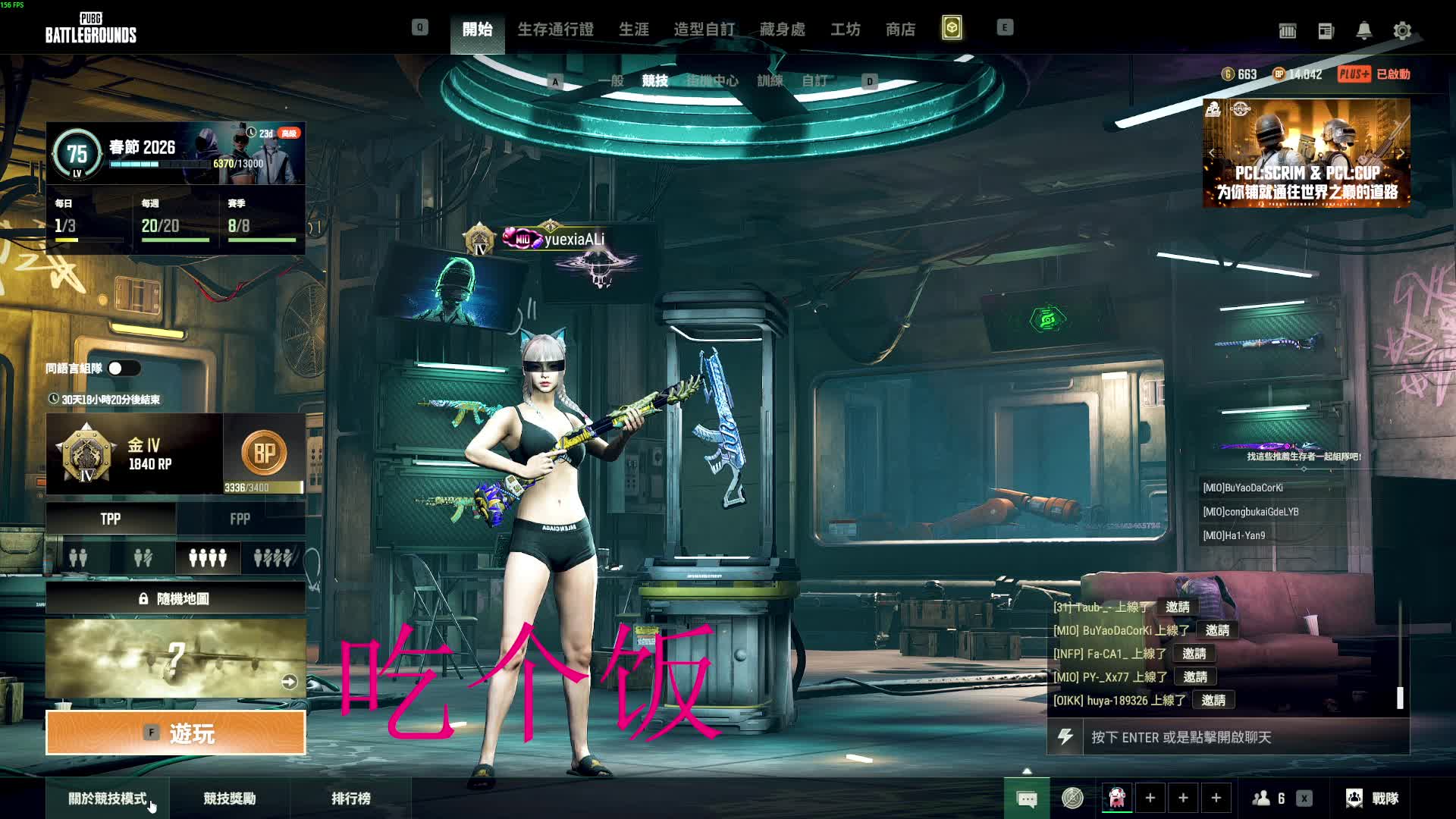
Task: Open the 生存通行證 tab
Action: [x=555, y=30]
